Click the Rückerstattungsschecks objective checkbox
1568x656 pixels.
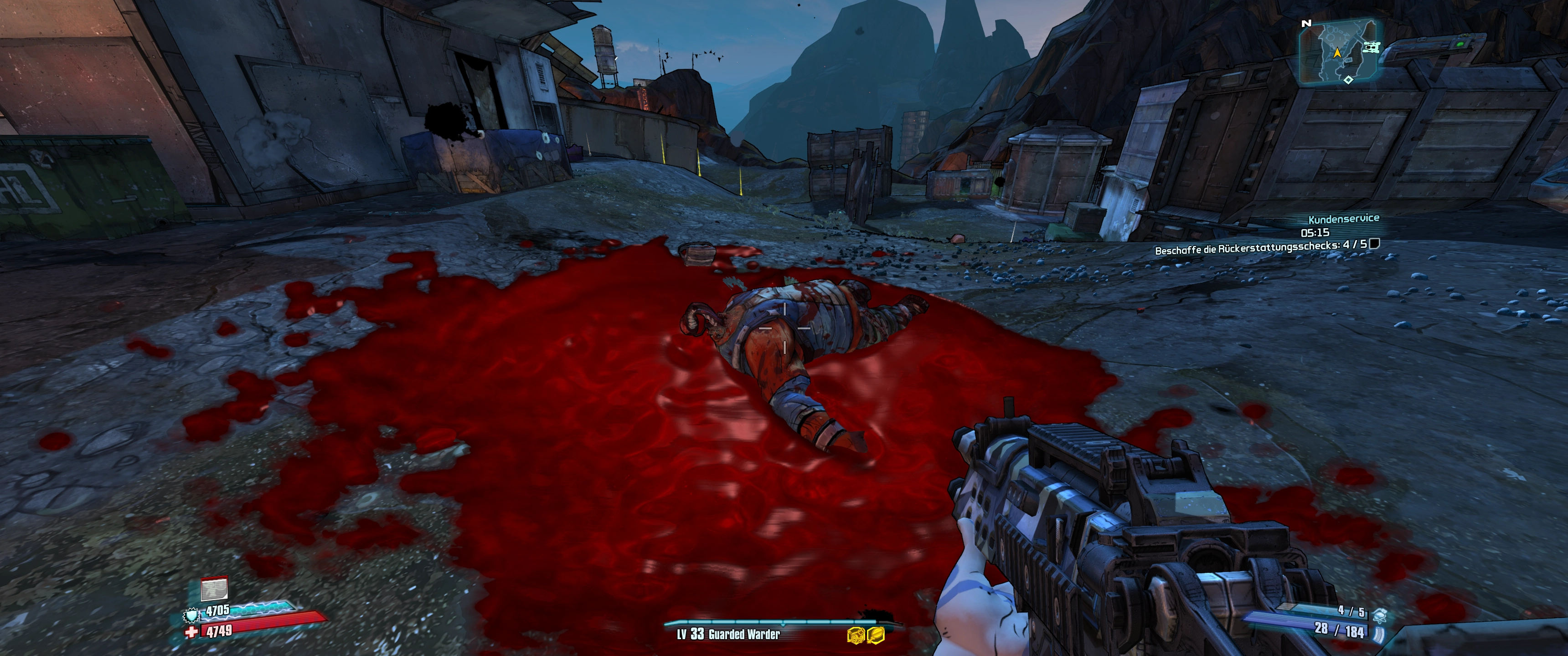coord(1373,244)
